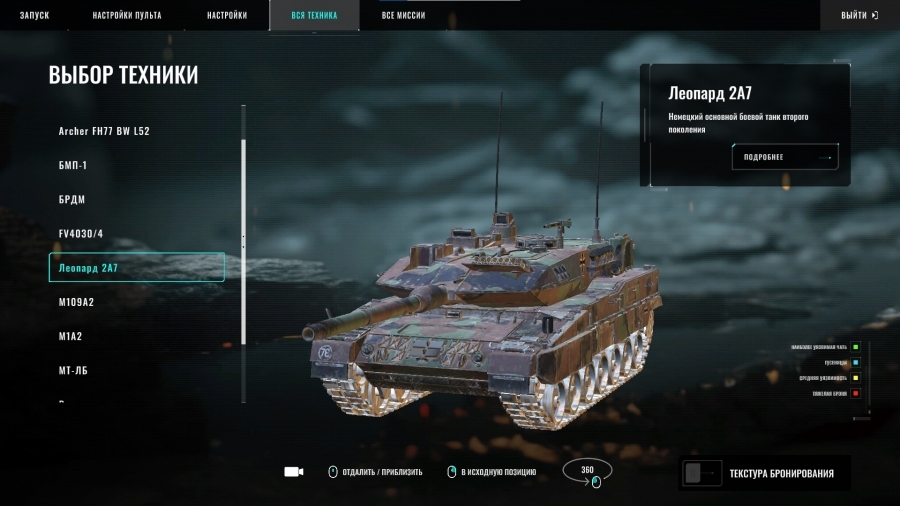Open Подробнее details for Леопард 2А7

[x=785, y=157]
